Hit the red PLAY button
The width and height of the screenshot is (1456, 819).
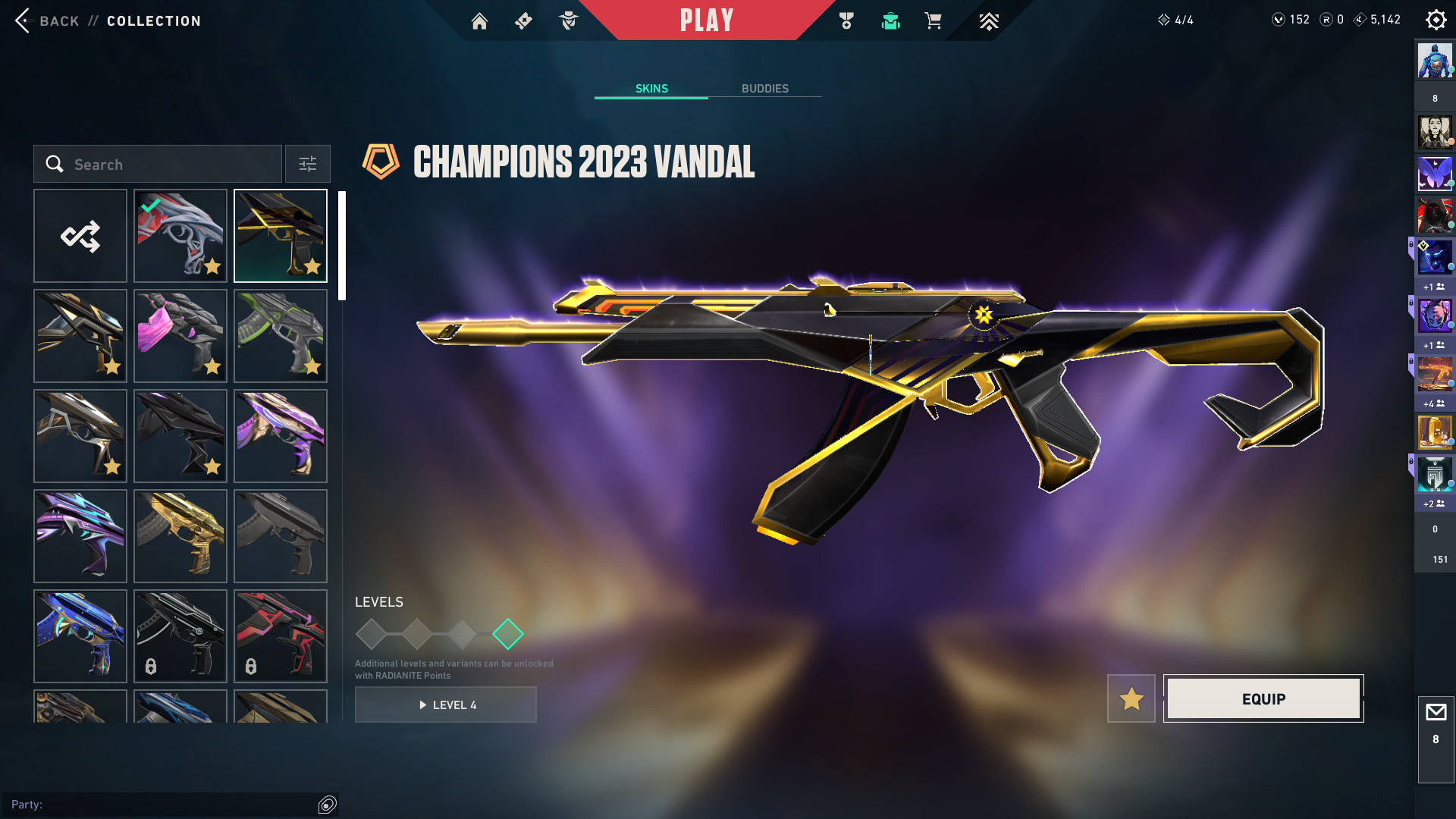(706, 20)
